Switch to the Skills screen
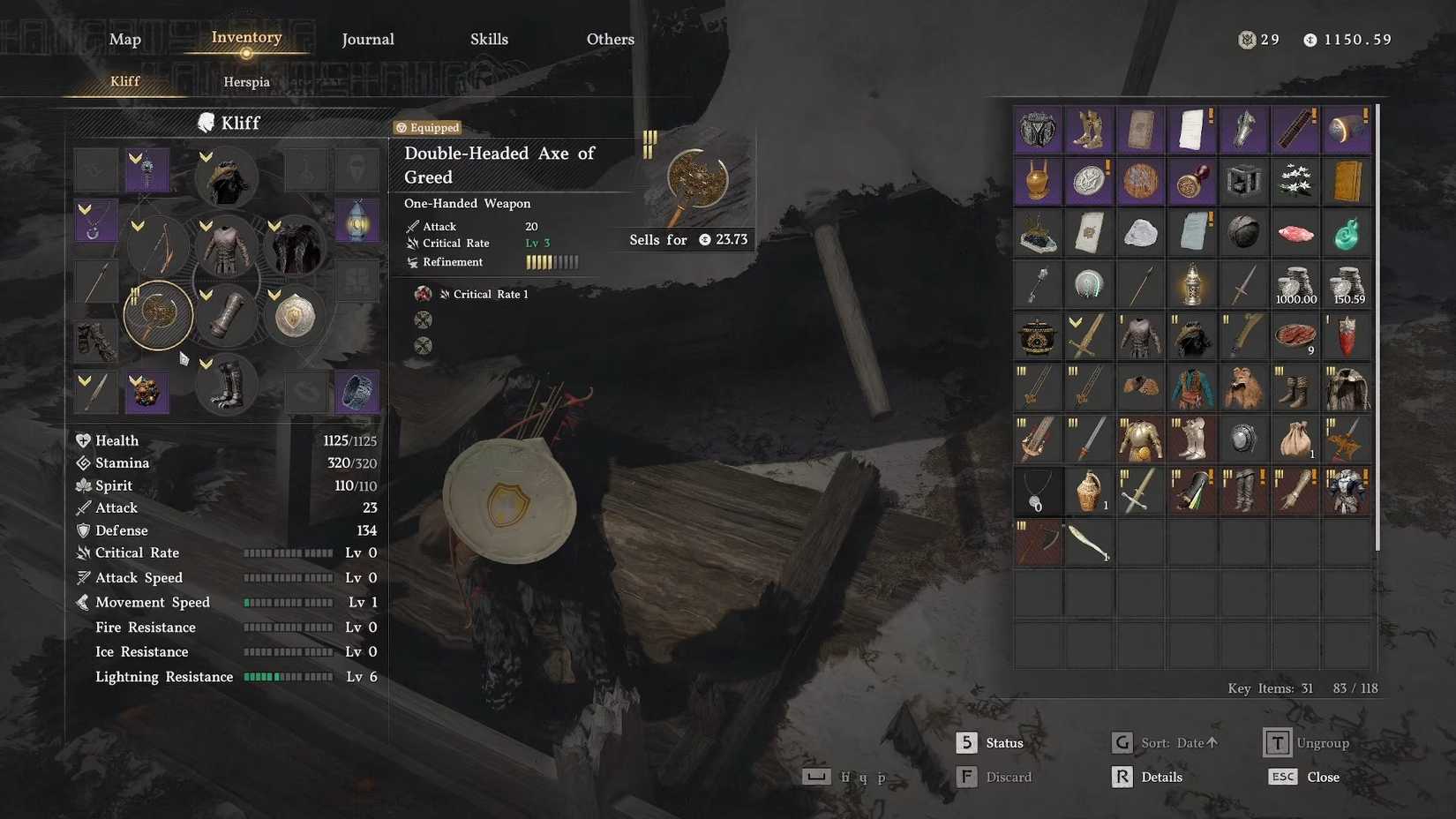The width and height of the screenshot is (1456, 819). 489,39
